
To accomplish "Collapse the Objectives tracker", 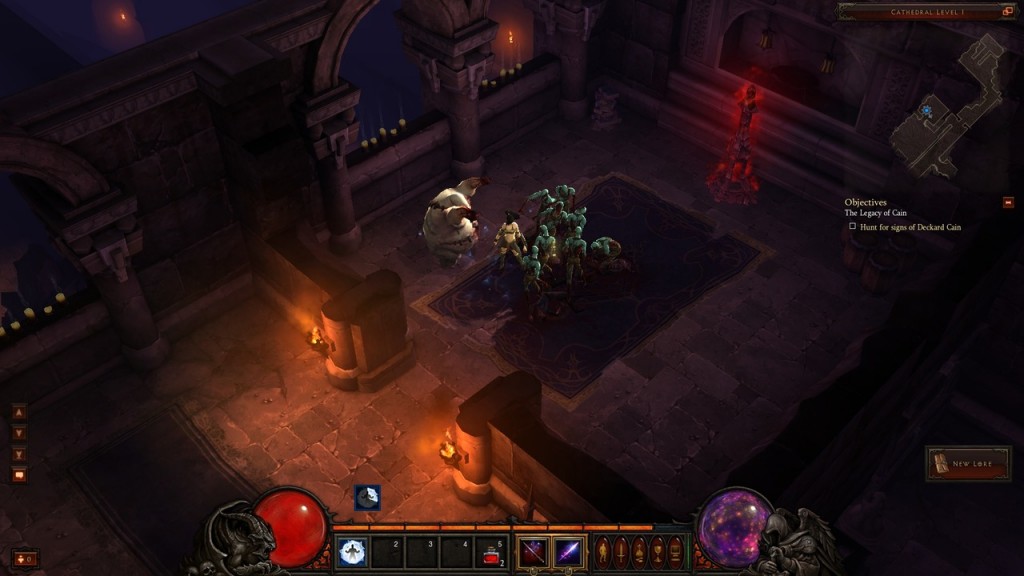I will point(1008,202).
